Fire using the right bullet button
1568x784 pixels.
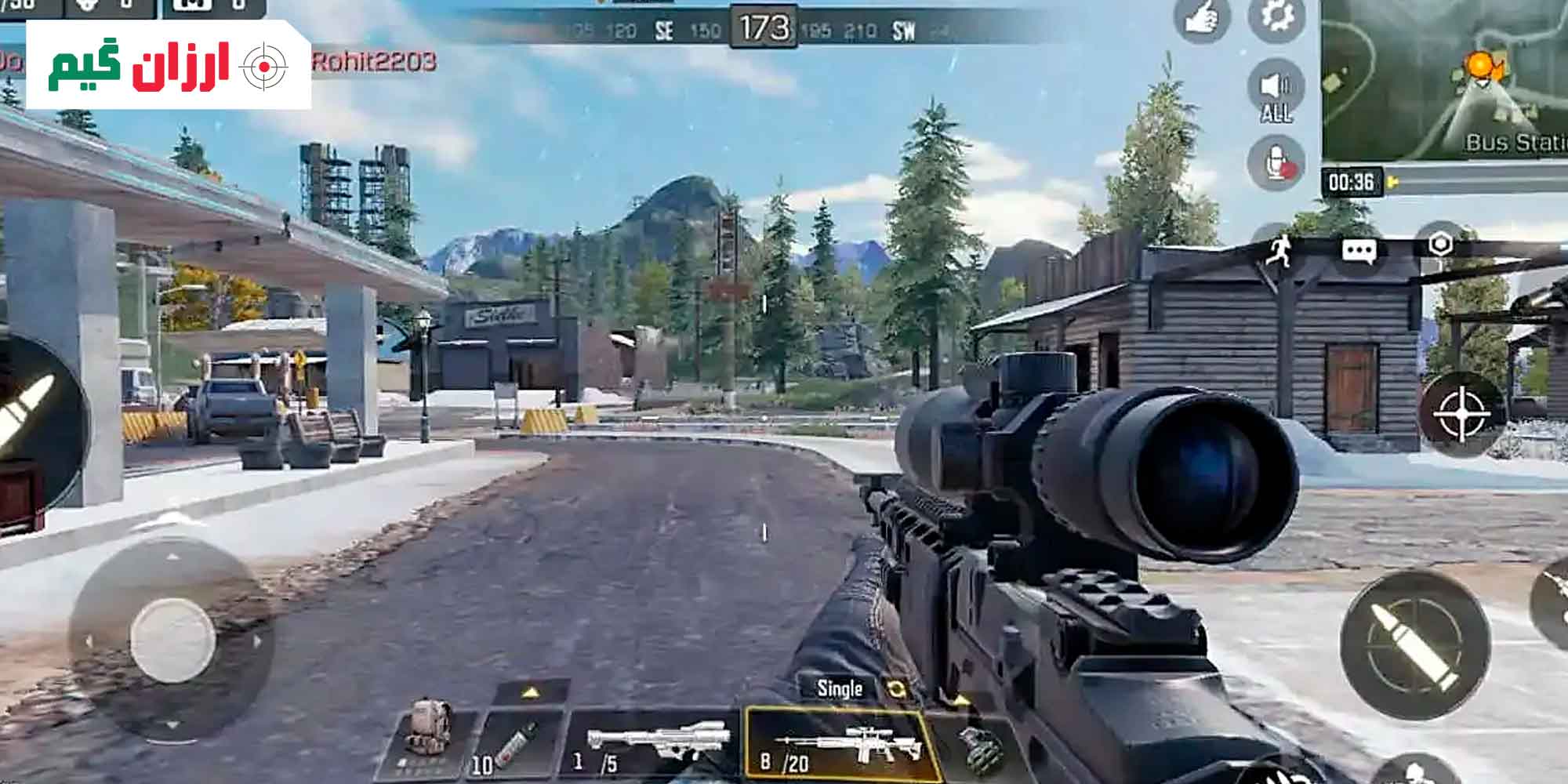(1414, 644)
